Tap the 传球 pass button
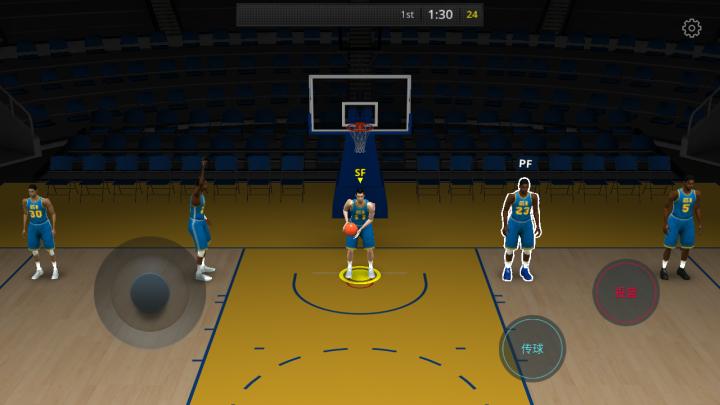The height and width of the screenshot is (405, 720). [532, 349]
